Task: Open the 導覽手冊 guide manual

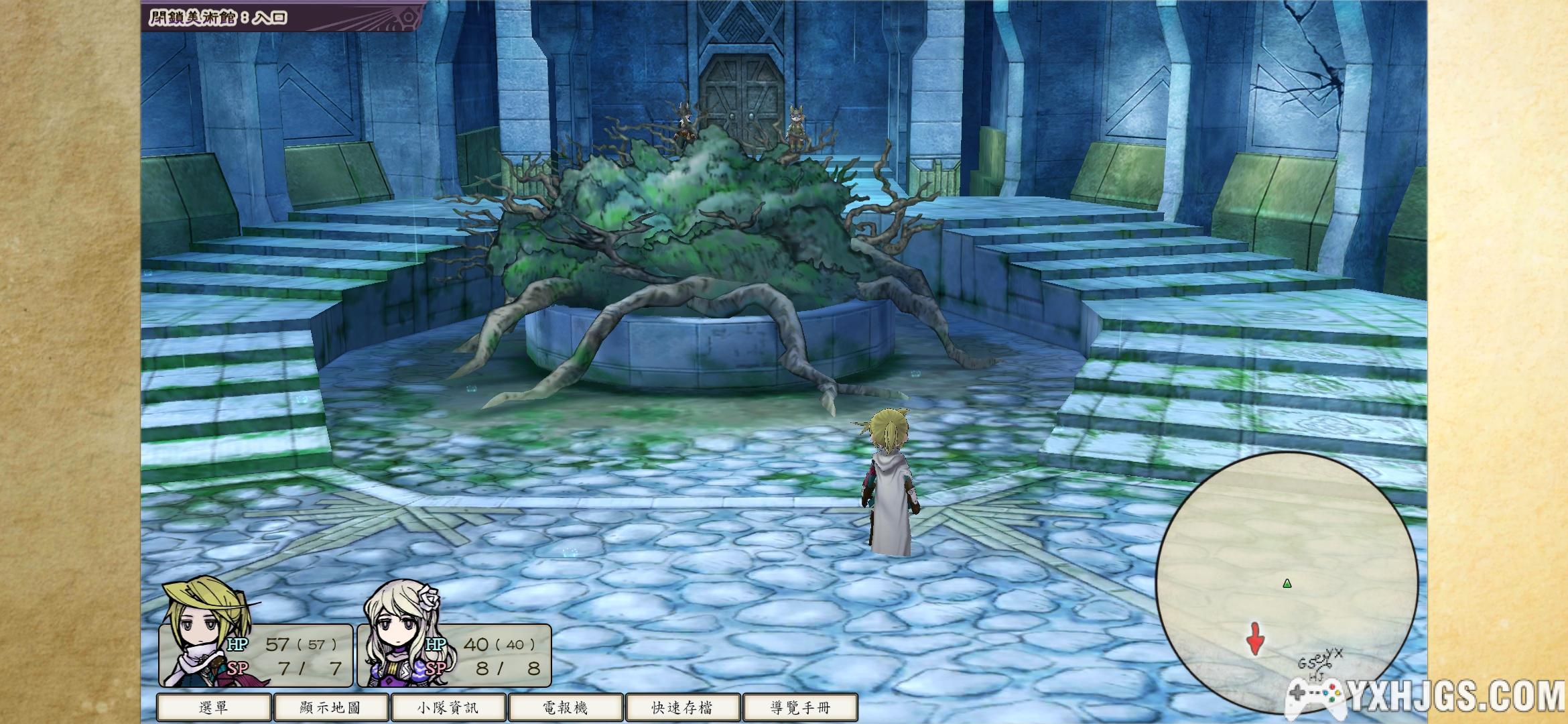Action: point(800,708)
